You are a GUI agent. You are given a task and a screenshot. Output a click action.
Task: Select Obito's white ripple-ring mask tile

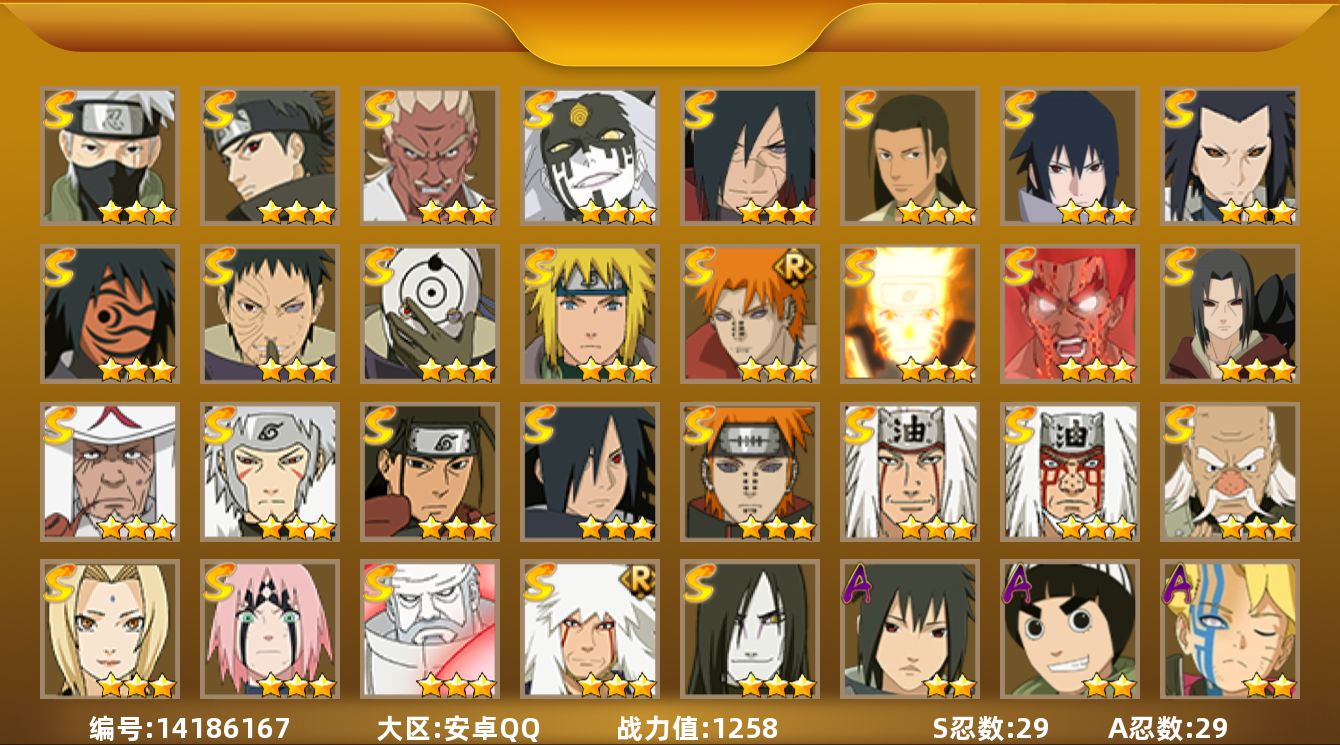[x=429, y=313]
